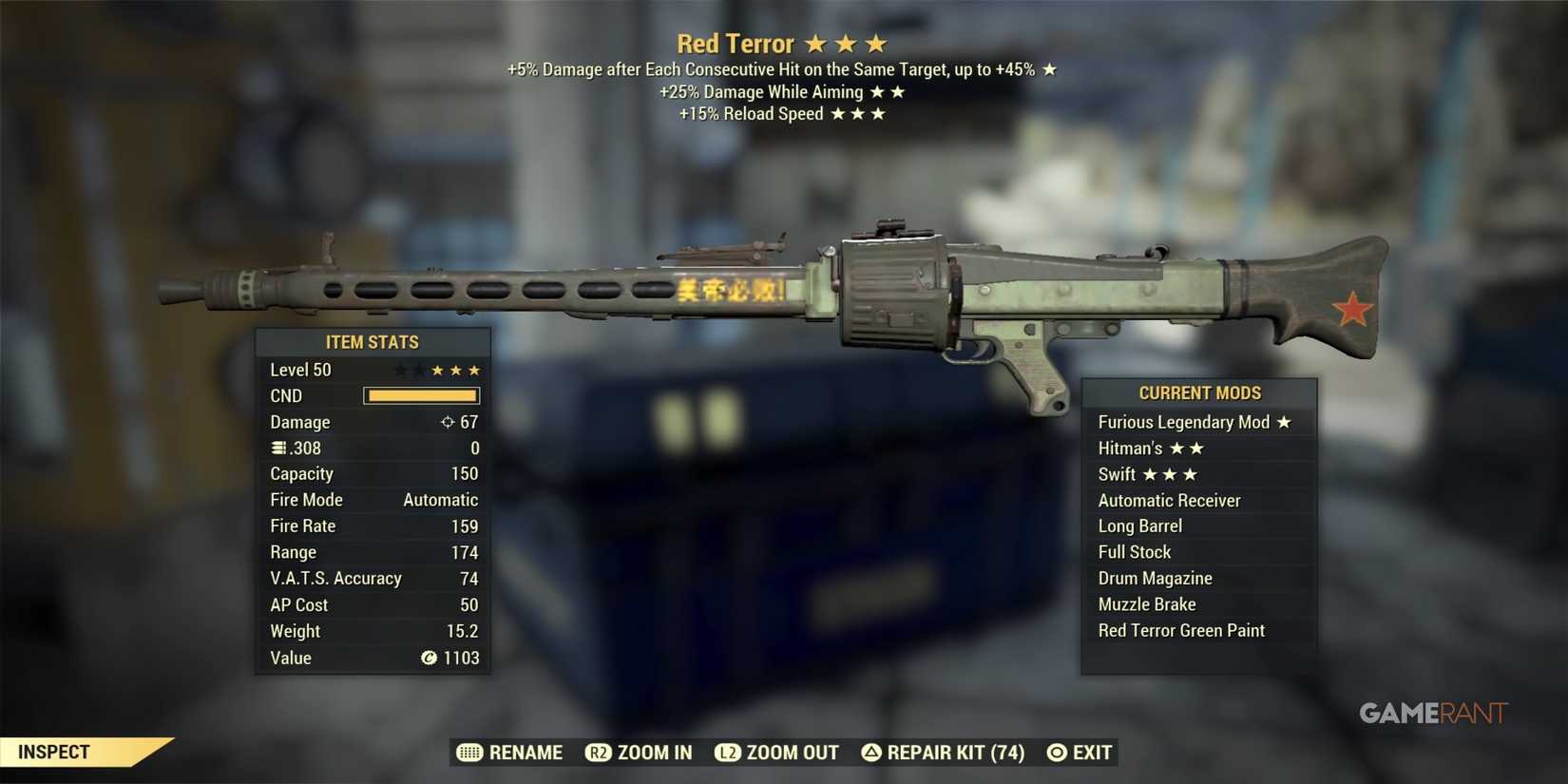Click the circle icon beside EXIT
This screenshot has width=1568, height=784.
tap(1056, 752)
